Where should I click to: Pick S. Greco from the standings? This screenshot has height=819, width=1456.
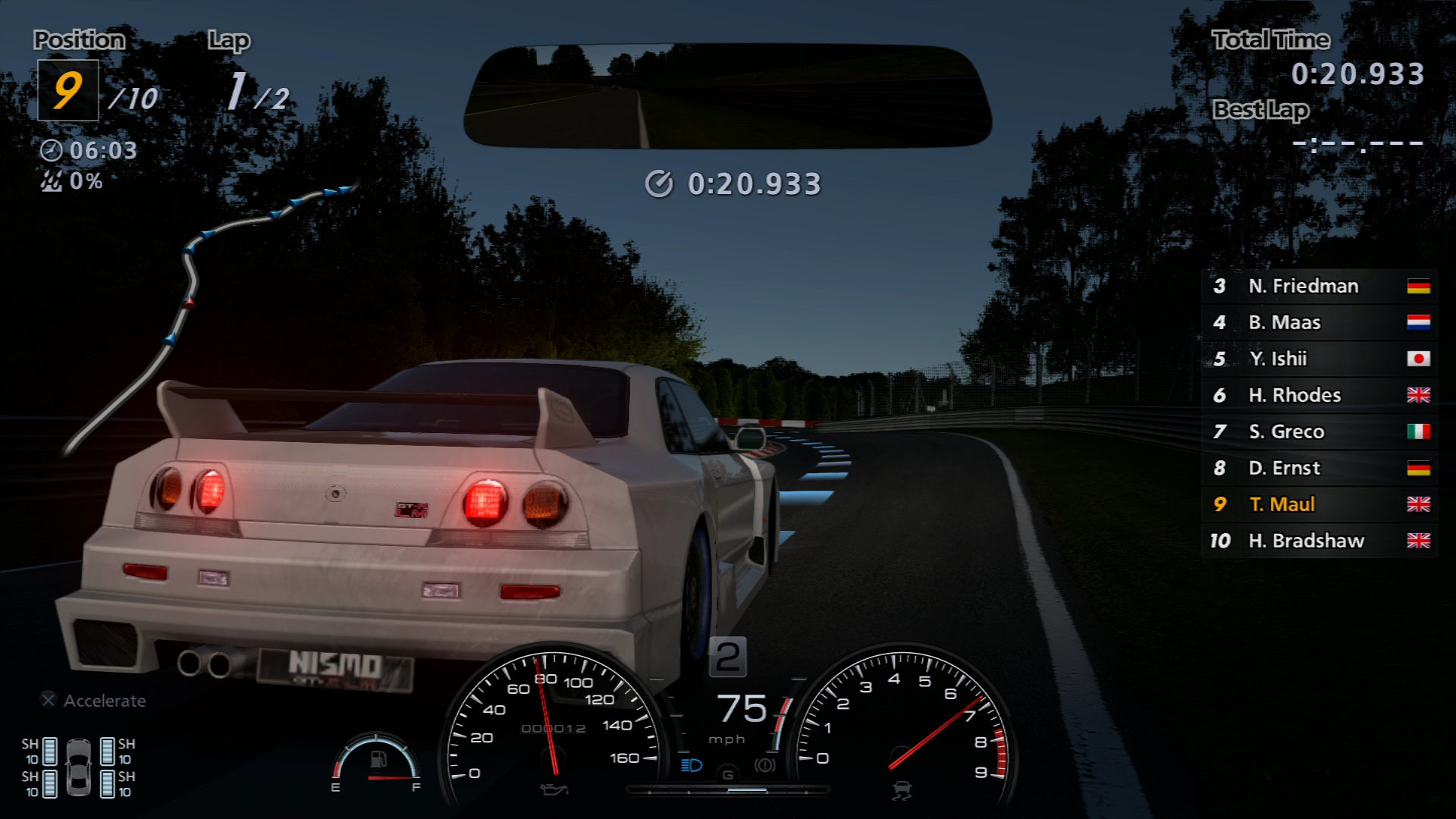tap(1319, 431)
